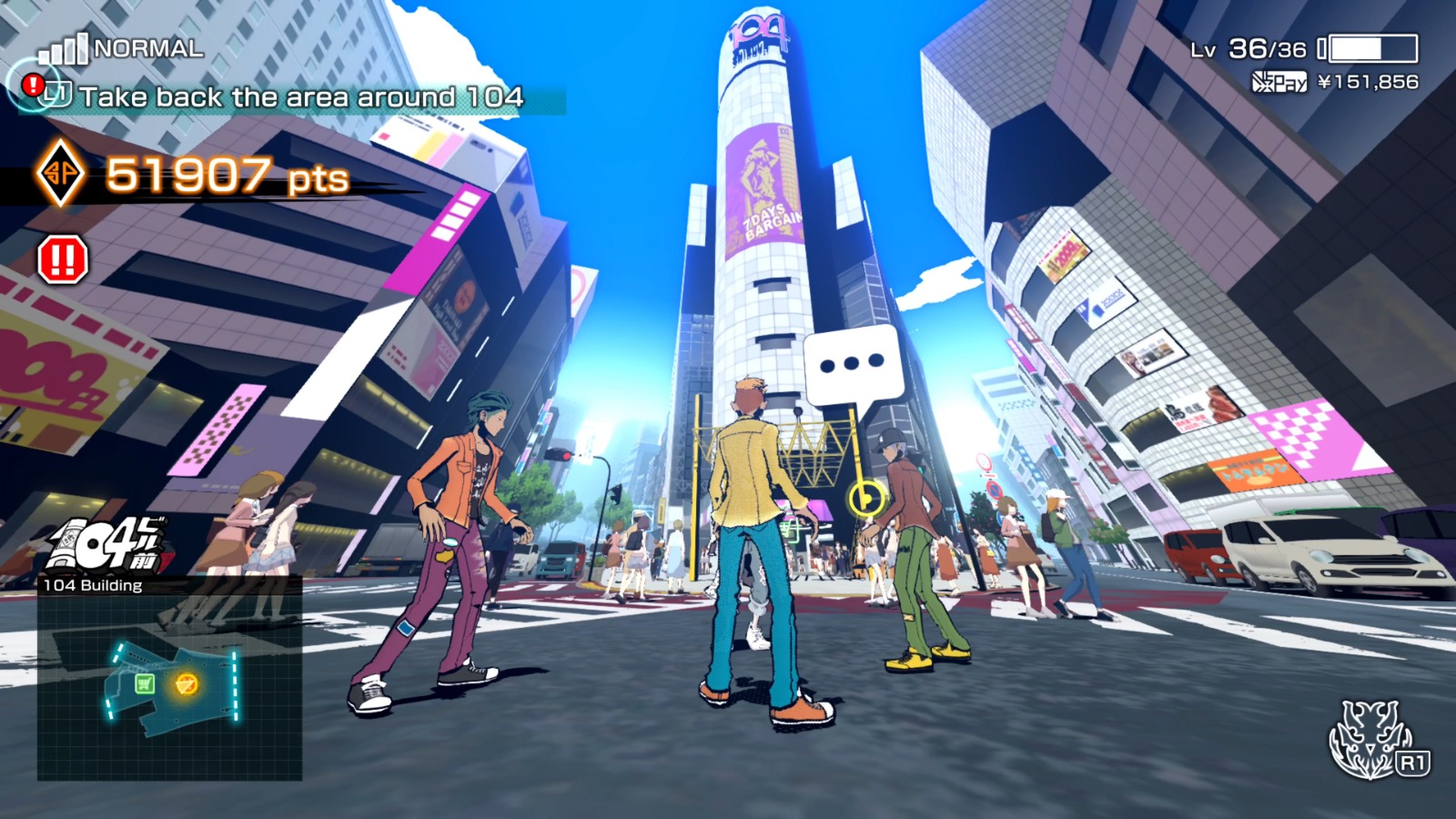Open the mission text 'Take back the area around 104'

[x=300, y=96]
